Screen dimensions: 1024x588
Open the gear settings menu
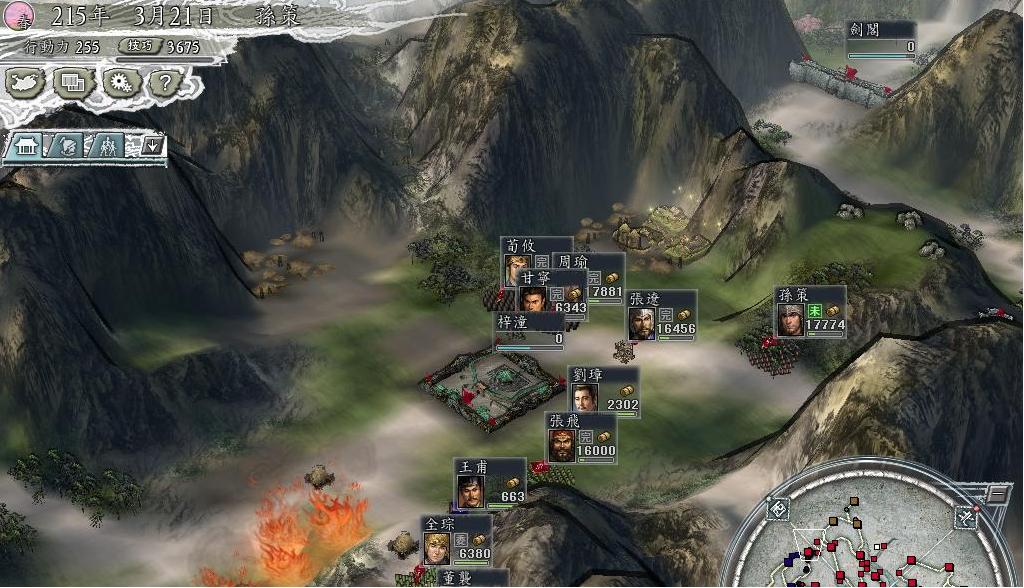(x=120, y=84)
